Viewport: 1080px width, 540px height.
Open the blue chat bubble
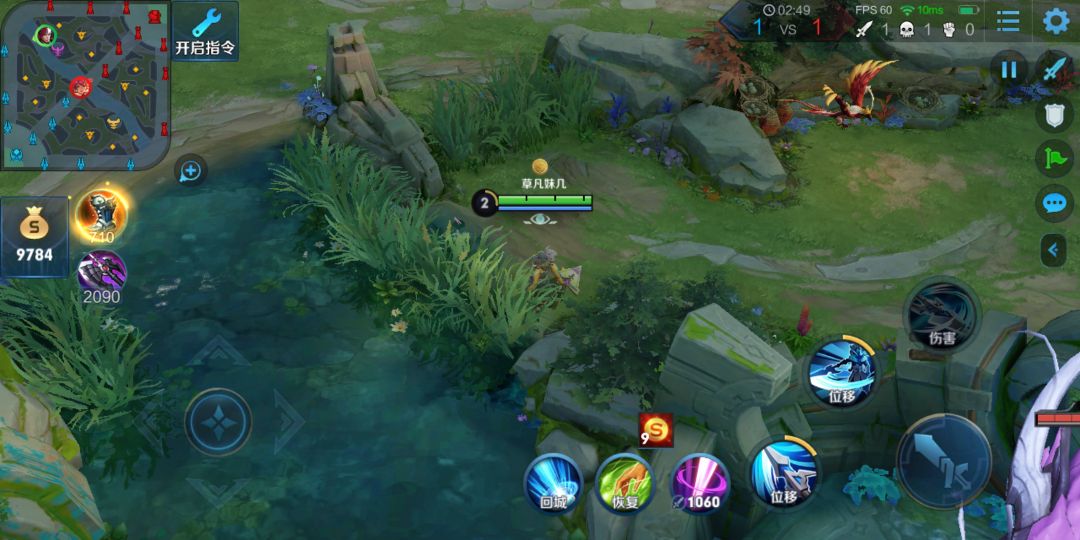[1055, 204]
